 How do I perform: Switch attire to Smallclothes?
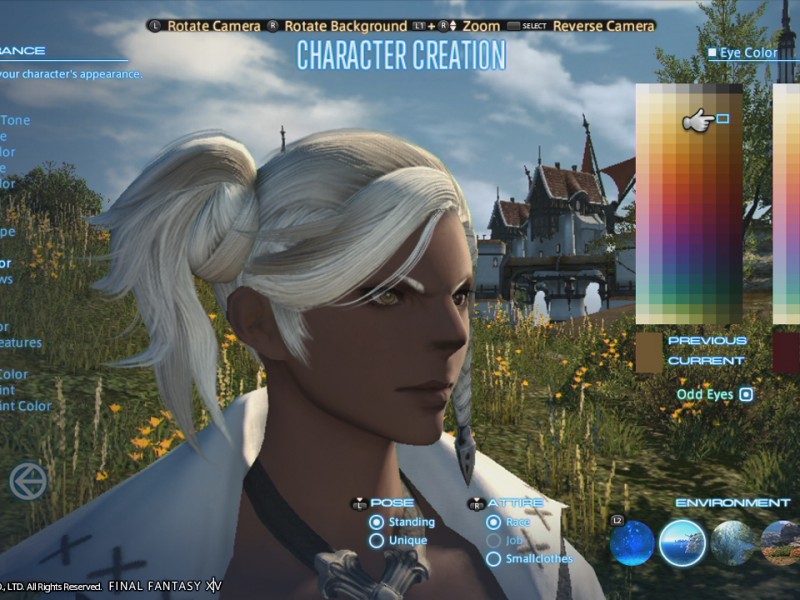[493, 559]
